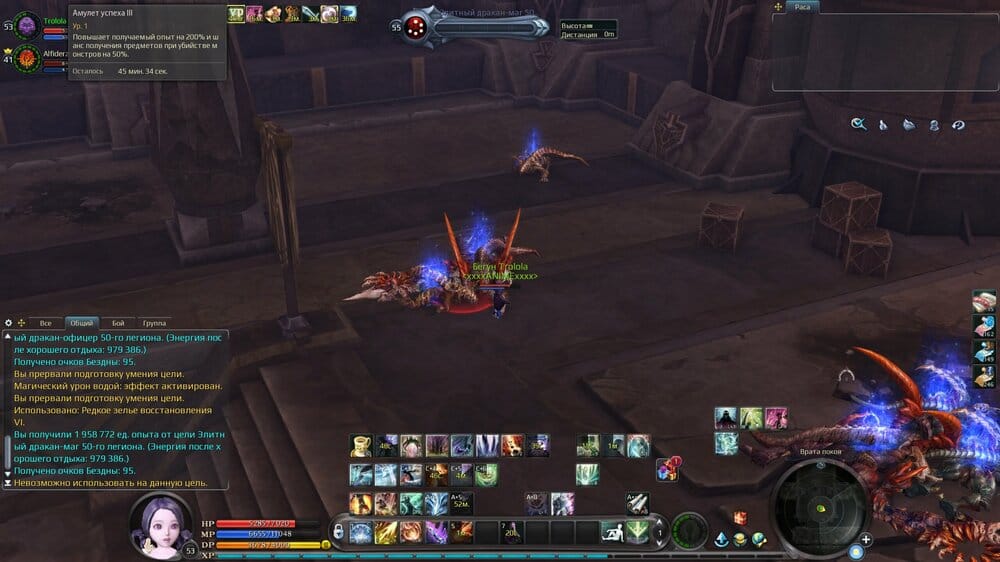This screenshot has width=1000, height=562.
Task: Switch to the Все chat tab
Action: [x=45, y=323]
